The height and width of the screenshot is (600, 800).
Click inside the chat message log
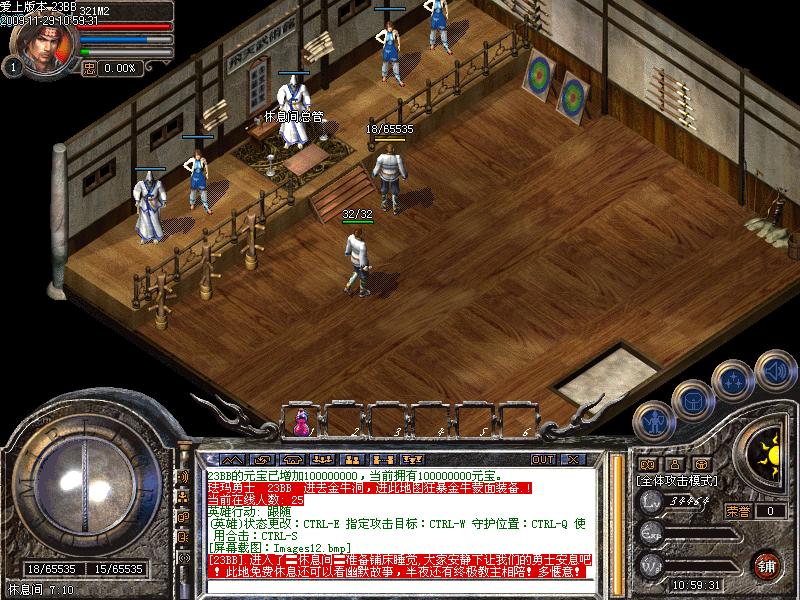tap(400, 520)
